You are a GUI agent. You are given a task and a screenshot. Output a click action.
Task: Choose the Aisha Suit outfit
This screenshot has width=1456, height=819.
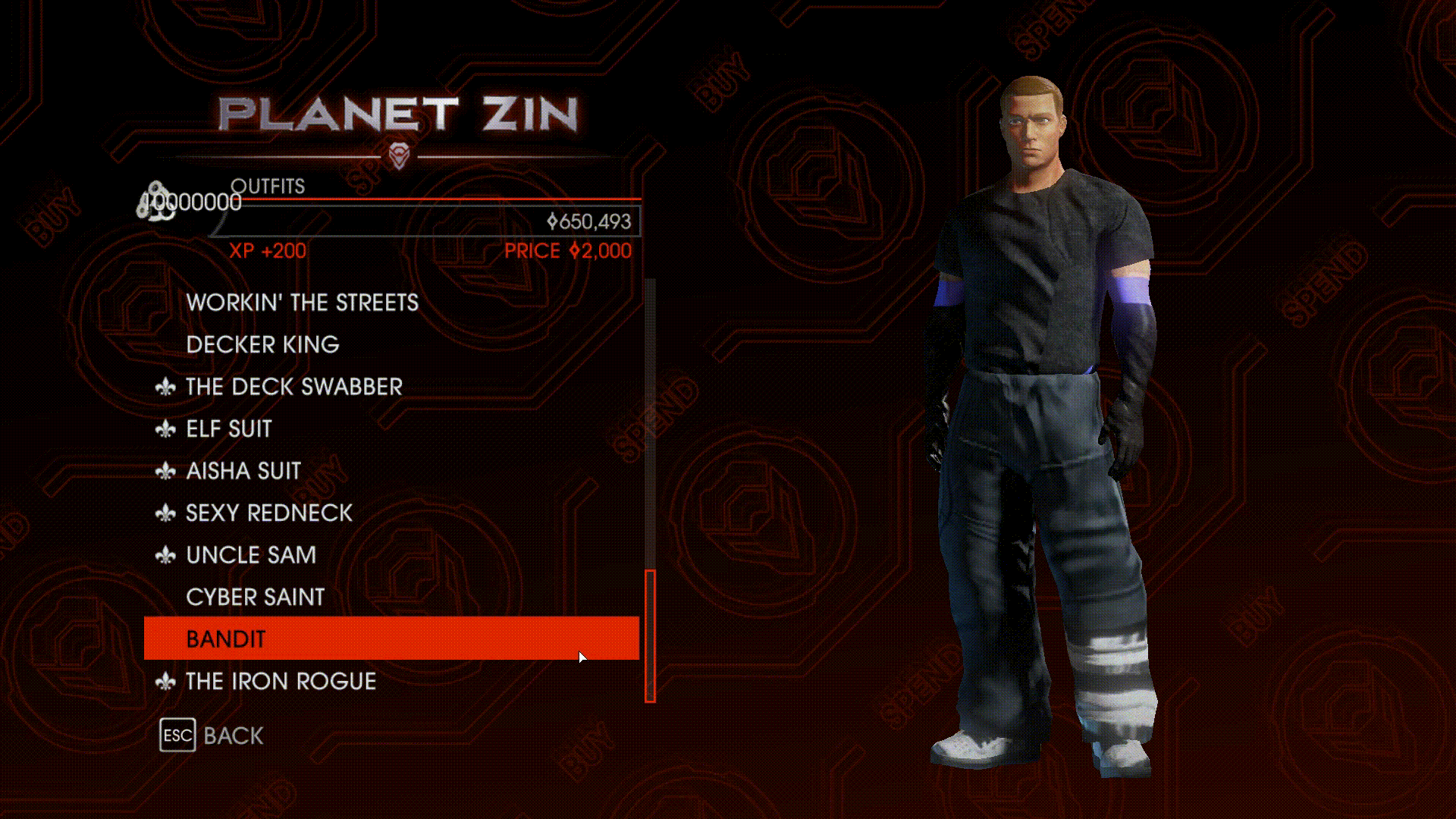pyautogui.click(x=243, y=471)
